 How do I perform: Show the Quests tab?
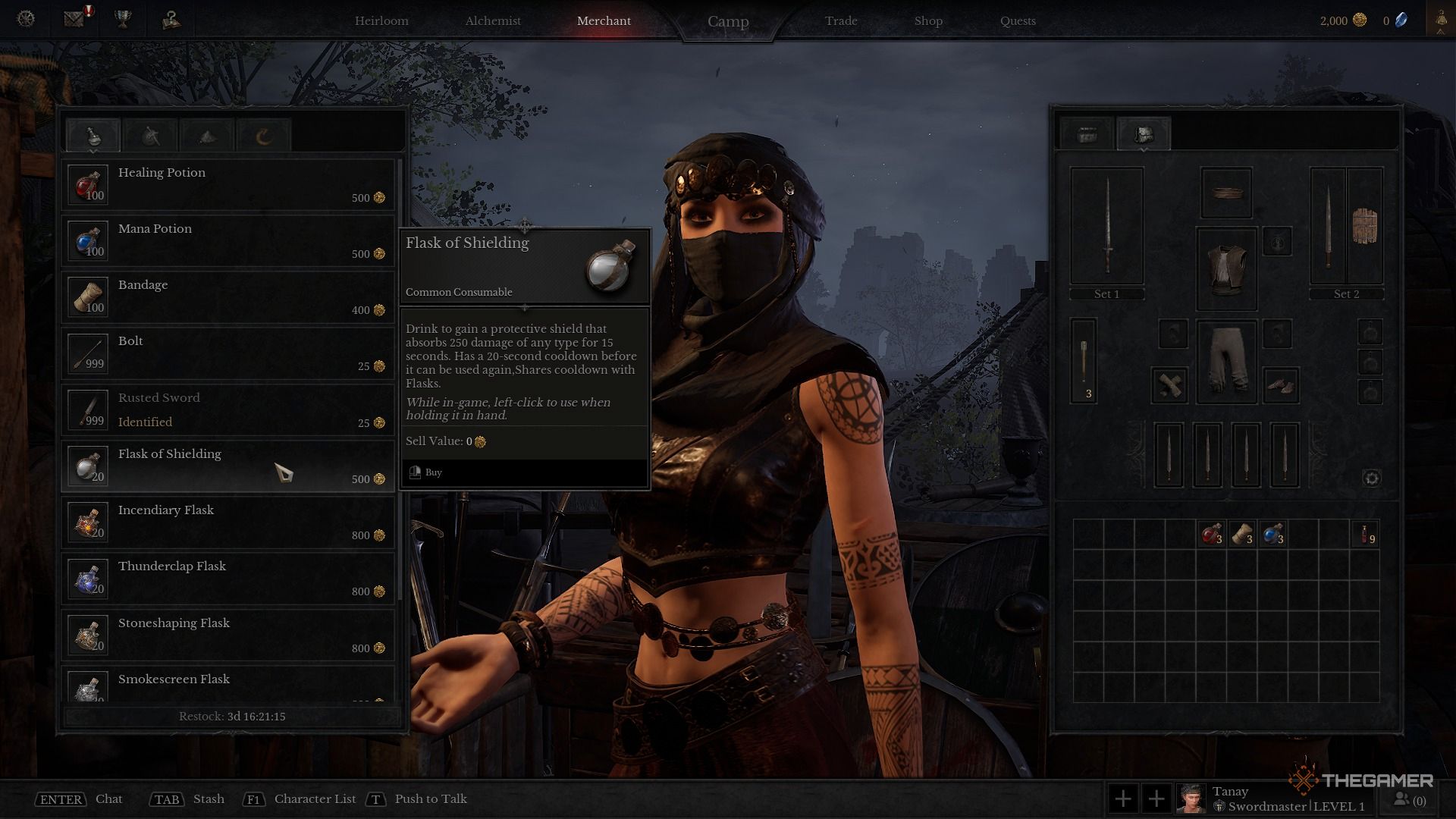point(1018,20)
